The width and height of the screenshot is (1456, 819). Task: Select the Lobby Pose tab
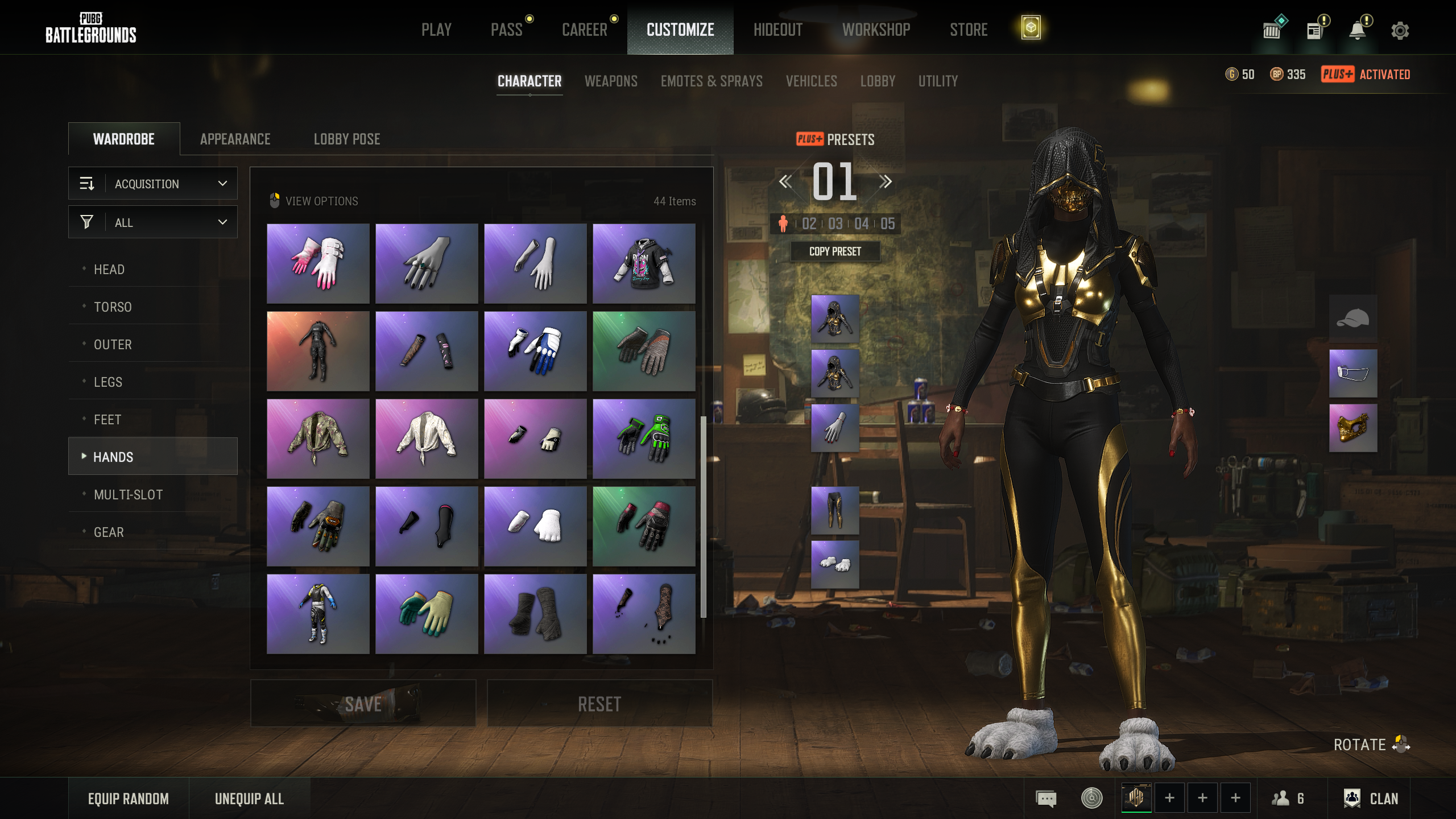(346, 139)
